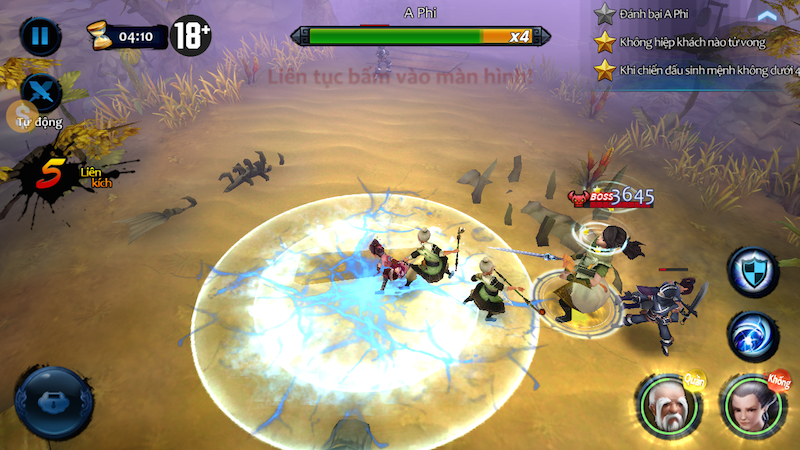Switch to the dark-haired Không hero portrait
Image resolution: width=800 pixels, height=450 pixels.
pyautogui.click(x=751, y=403)
